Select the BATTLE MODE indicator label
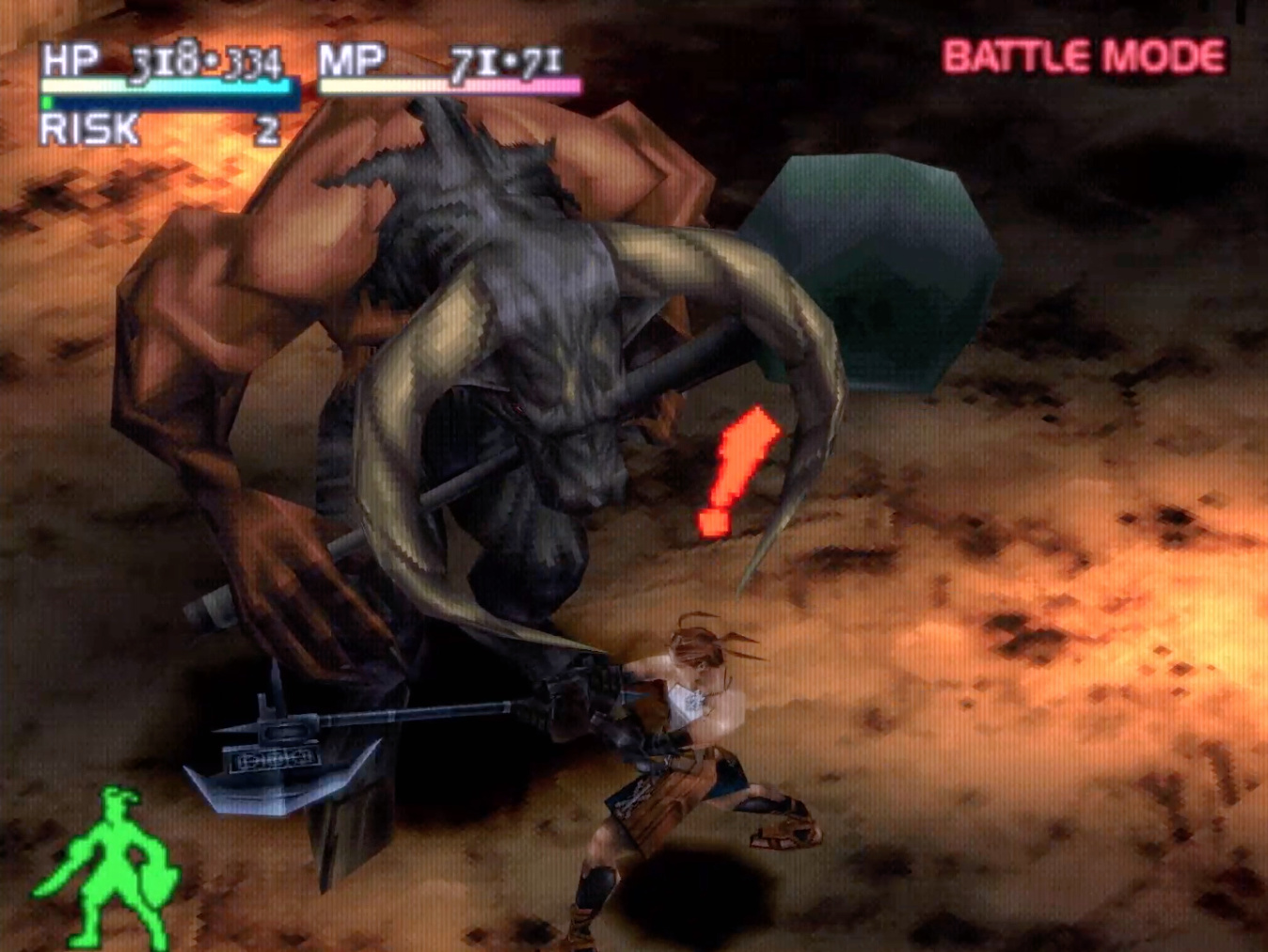This screenshot has width=1268, height=952. (x=1084, y=57)
